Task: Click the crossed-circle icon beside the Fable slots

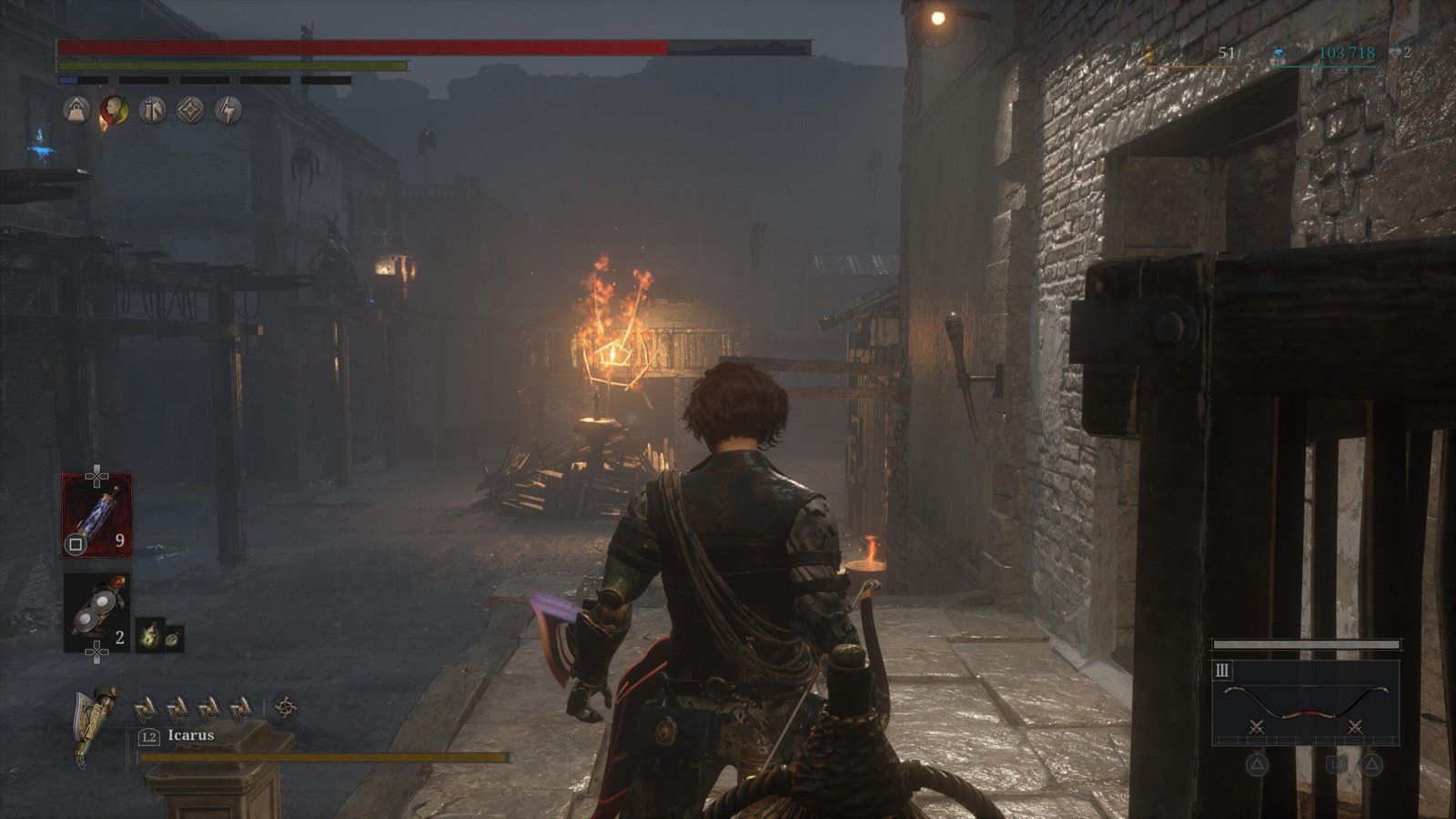Action: (285, 707)
